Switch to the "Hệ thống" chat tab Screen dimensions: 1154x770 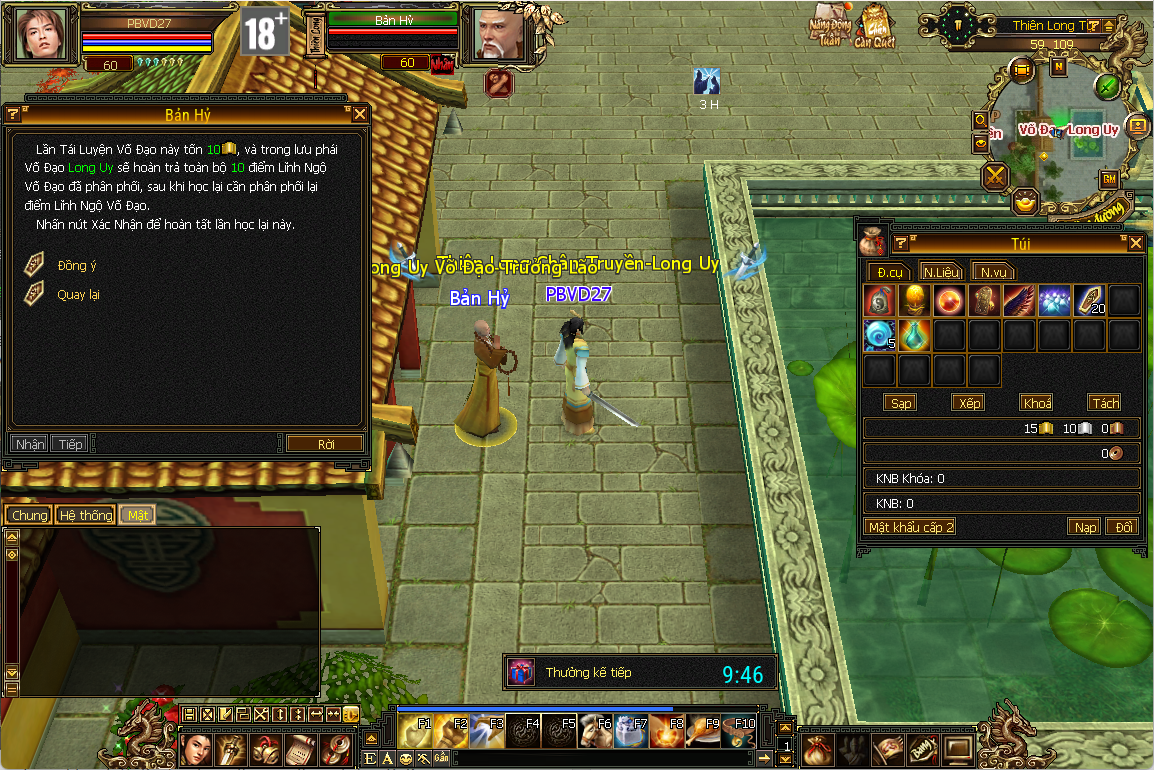pos(85,515)
